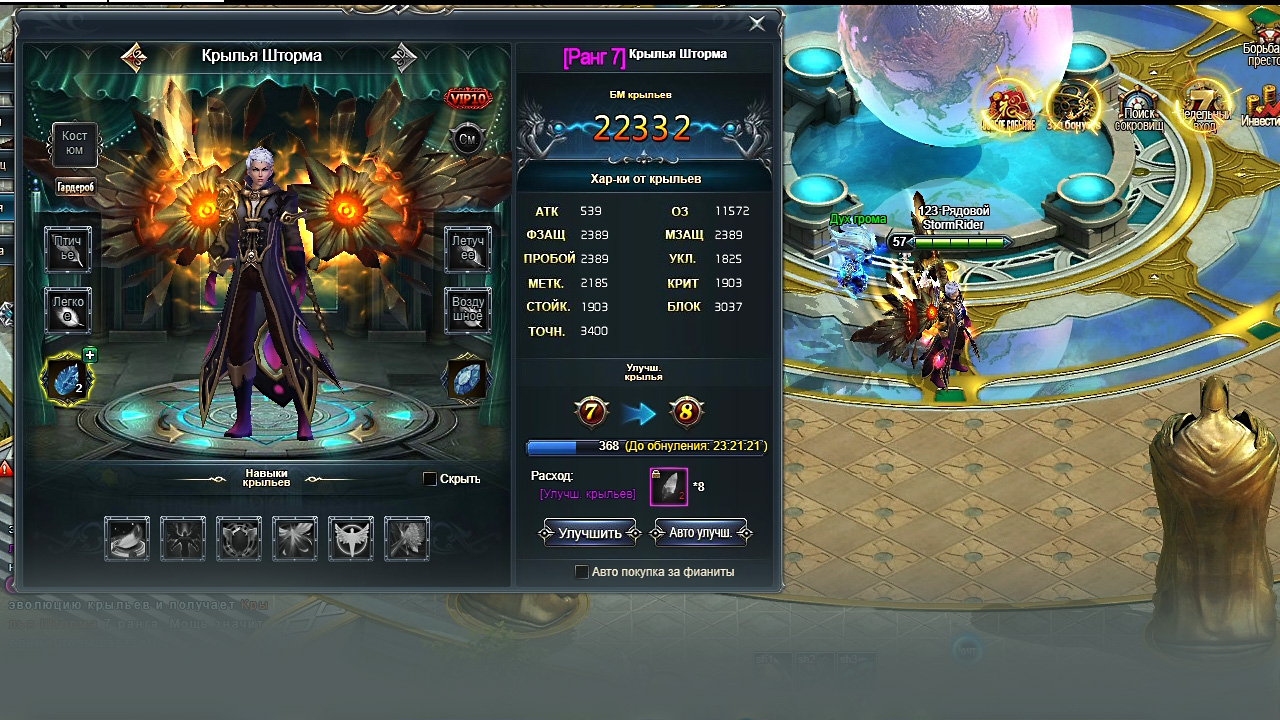Start auto upgrade with Авто улучш.
This screenshot has height=720, width=1280.
(701, 533)
